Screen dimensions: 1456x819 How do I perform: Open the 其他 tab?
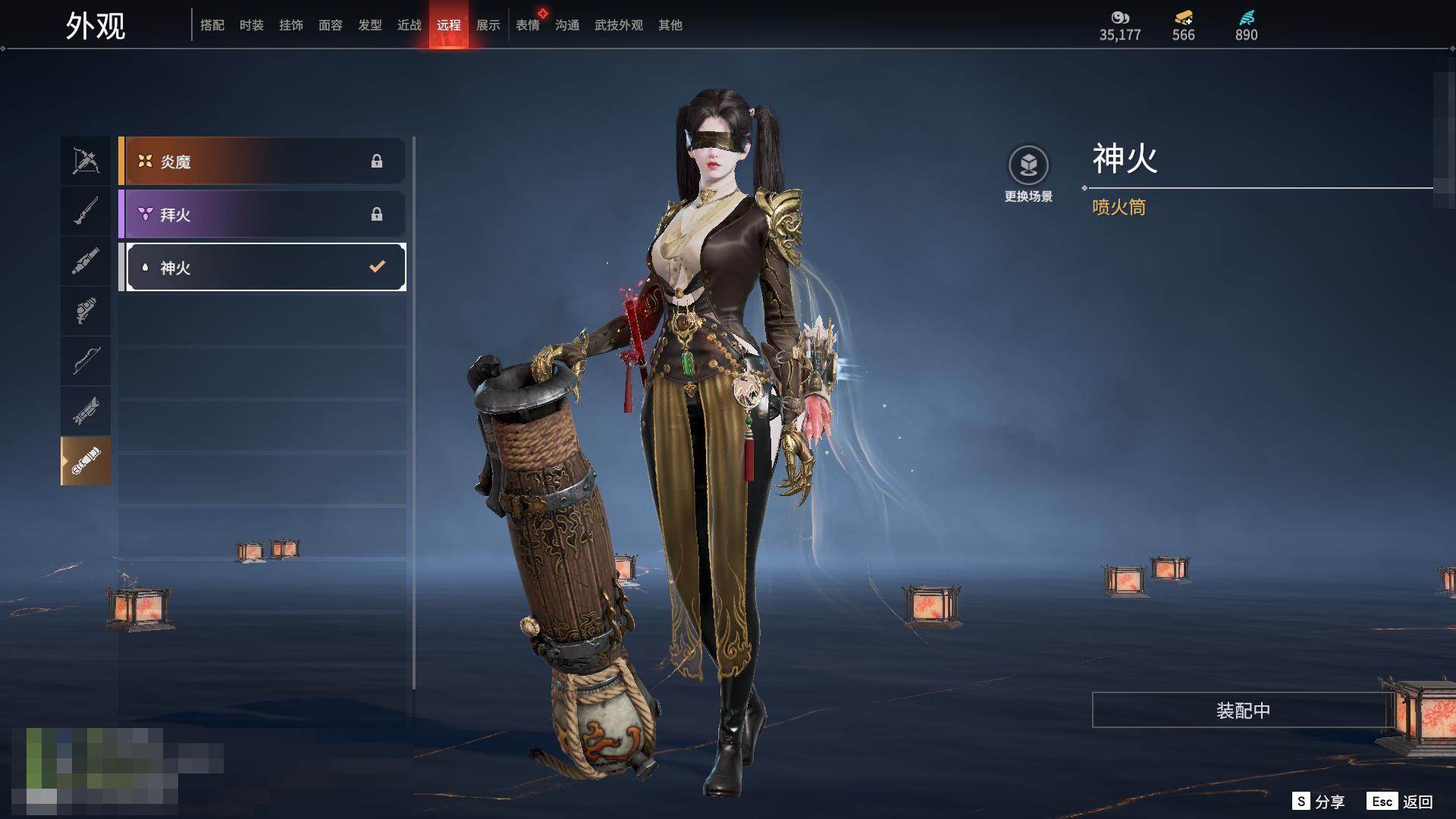(x=670, y=25)
